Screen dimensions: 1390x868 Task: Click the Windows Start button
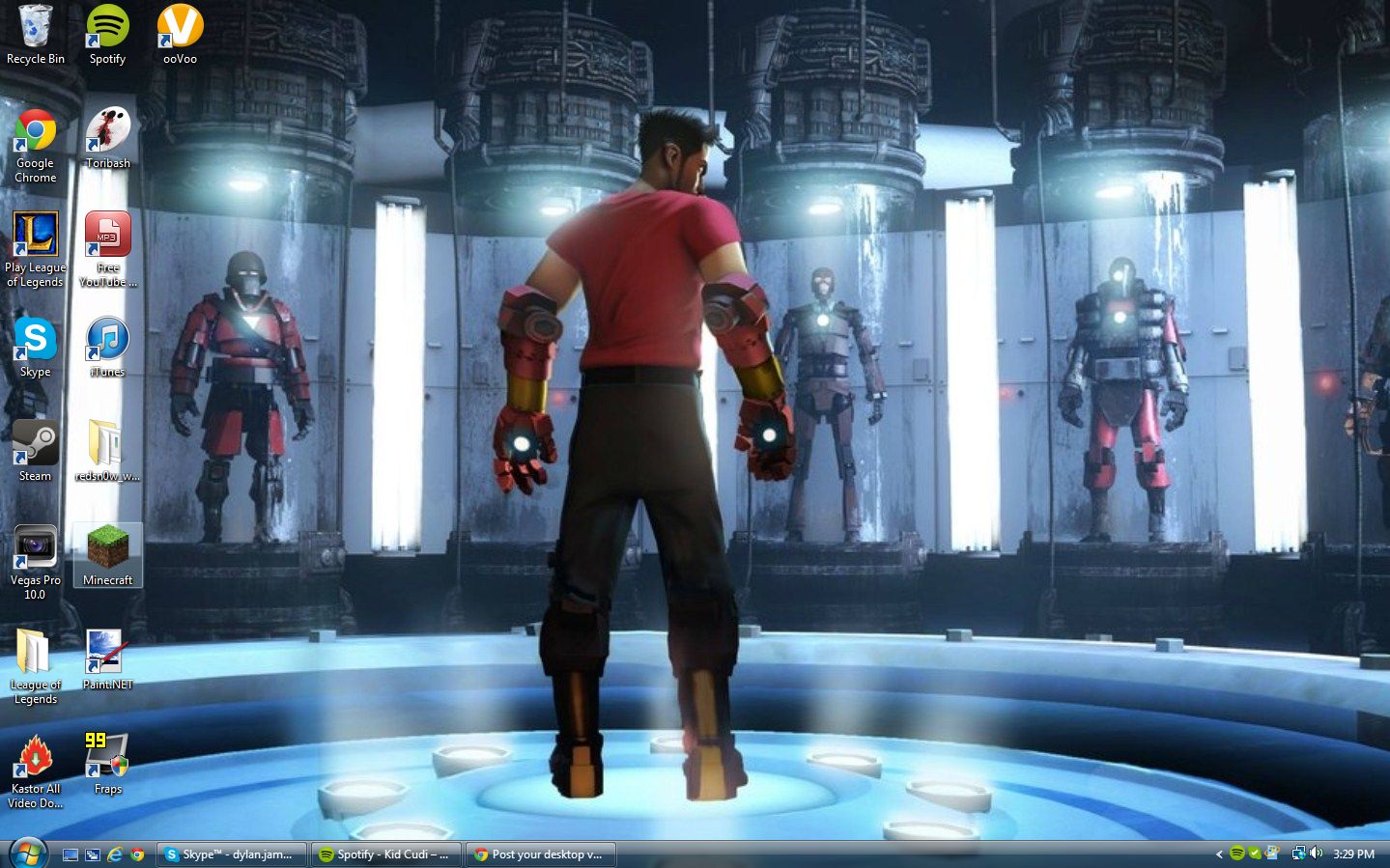(27, 854)
